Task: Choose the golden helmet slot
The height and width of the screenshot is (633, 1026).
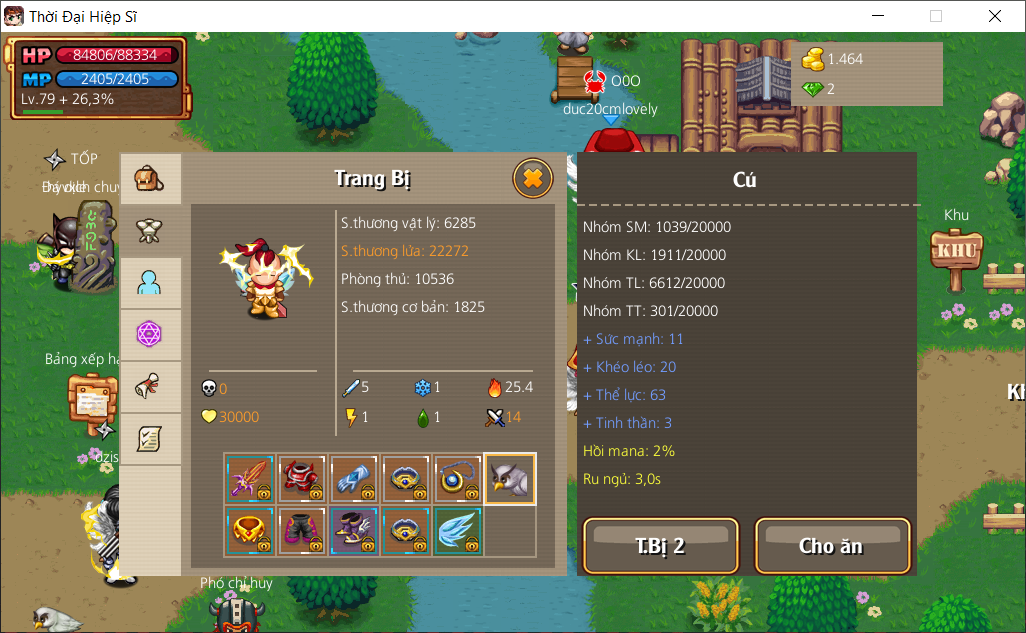Action: (x=250, y=531)
